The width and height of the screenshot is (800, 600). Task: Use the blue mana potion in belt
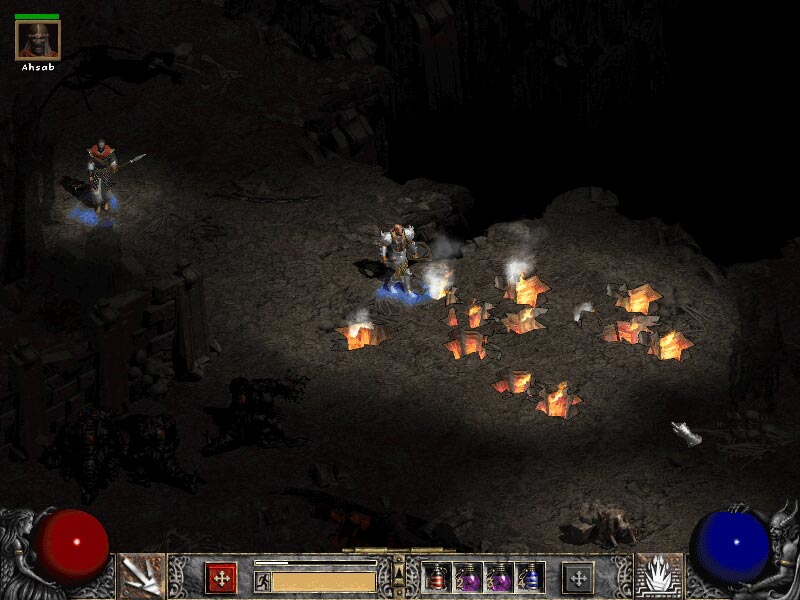531,577
